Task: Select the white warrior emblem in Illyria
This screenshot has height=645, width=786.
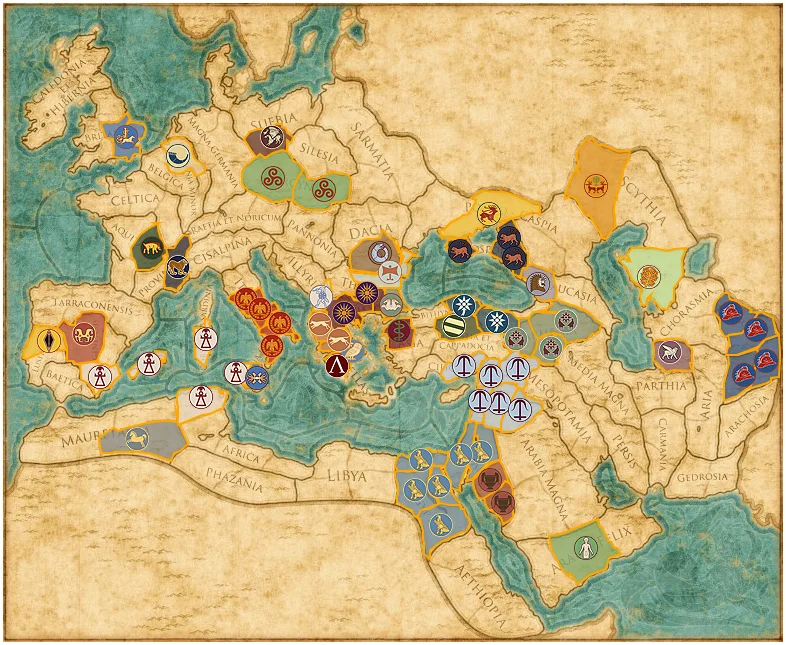Action: coord(320,297)
